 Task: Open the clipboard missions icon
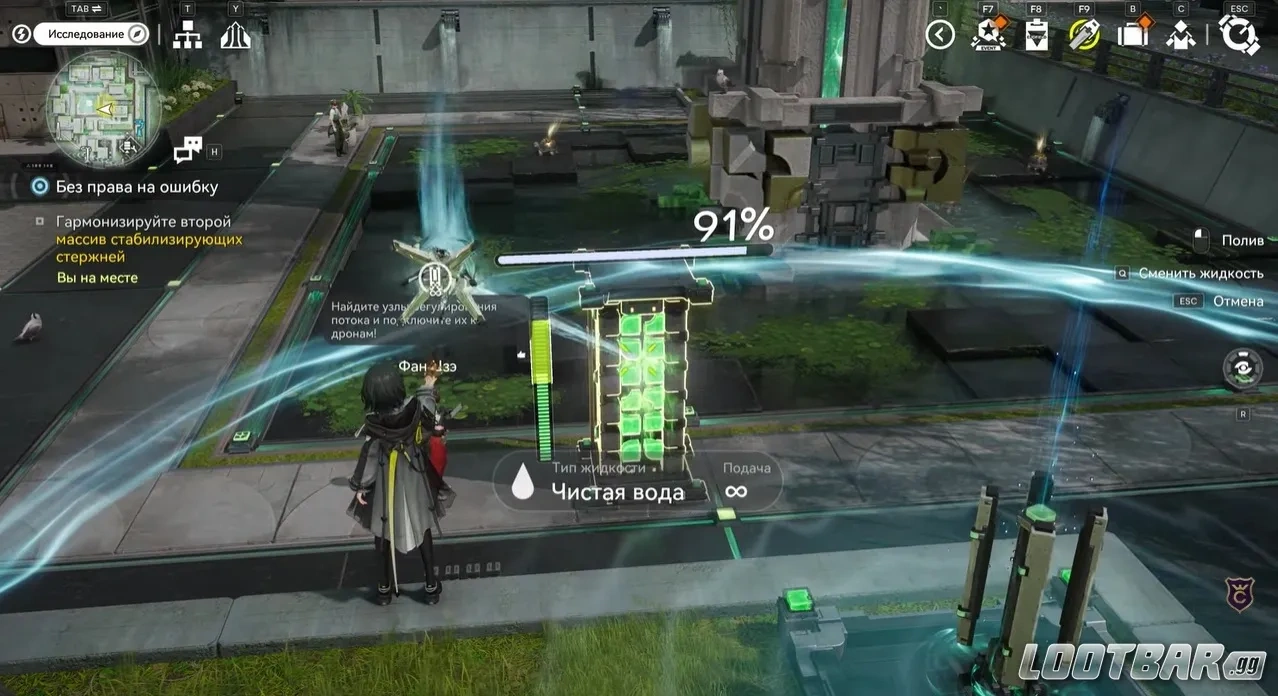point(1037,36)
